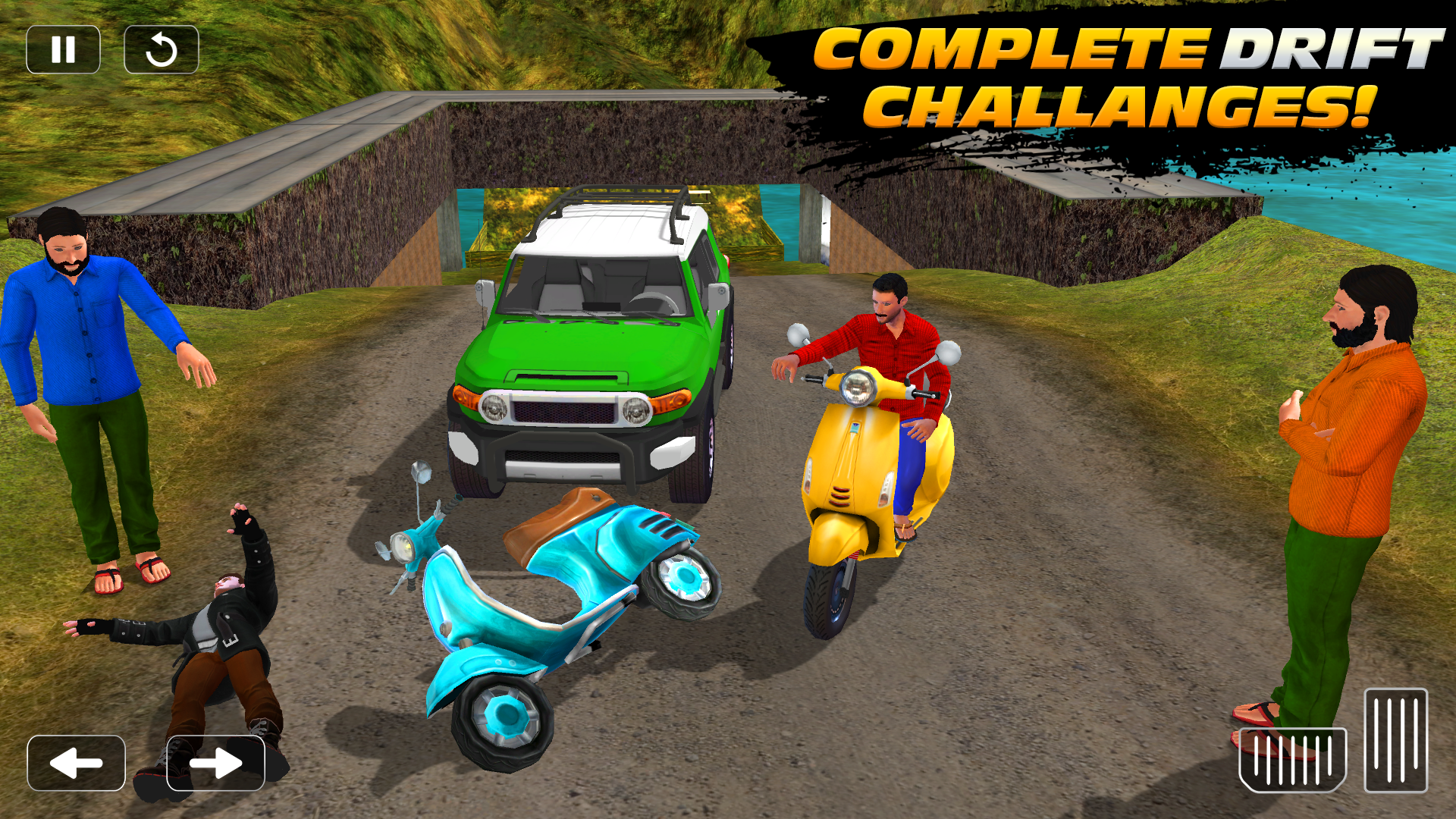1456x819 pixels.
Task: Tap the left arrow steering control
Action: (76, 762)
